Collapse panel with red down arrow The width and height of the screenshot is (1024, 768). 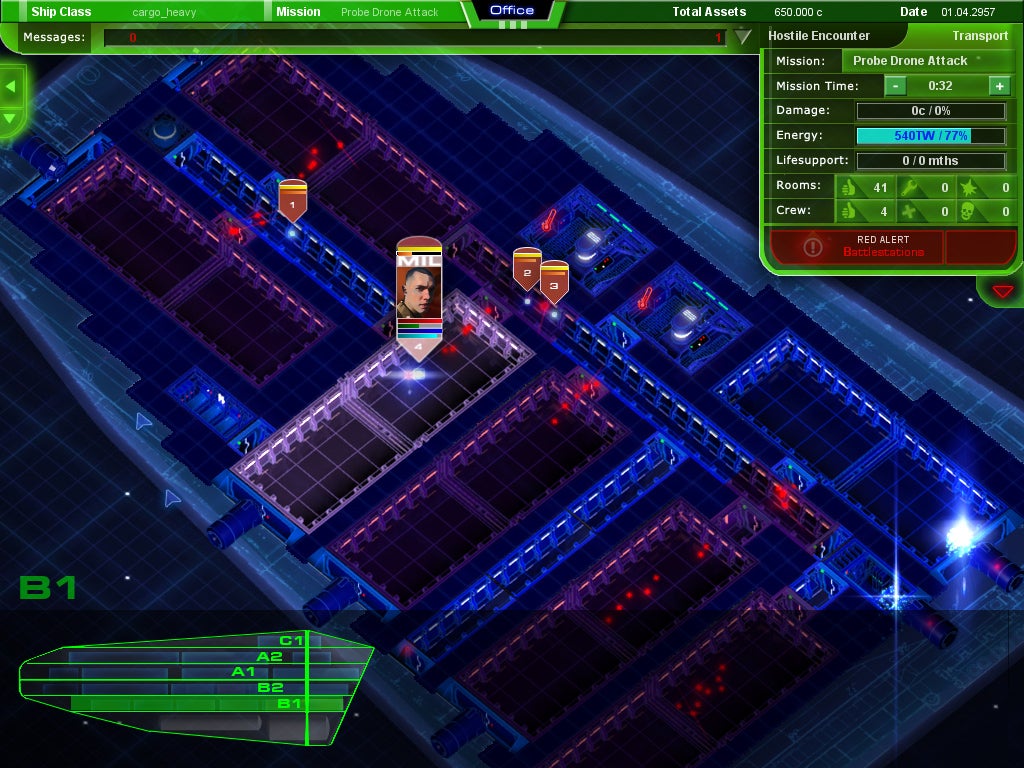(x=1002, y=291)
